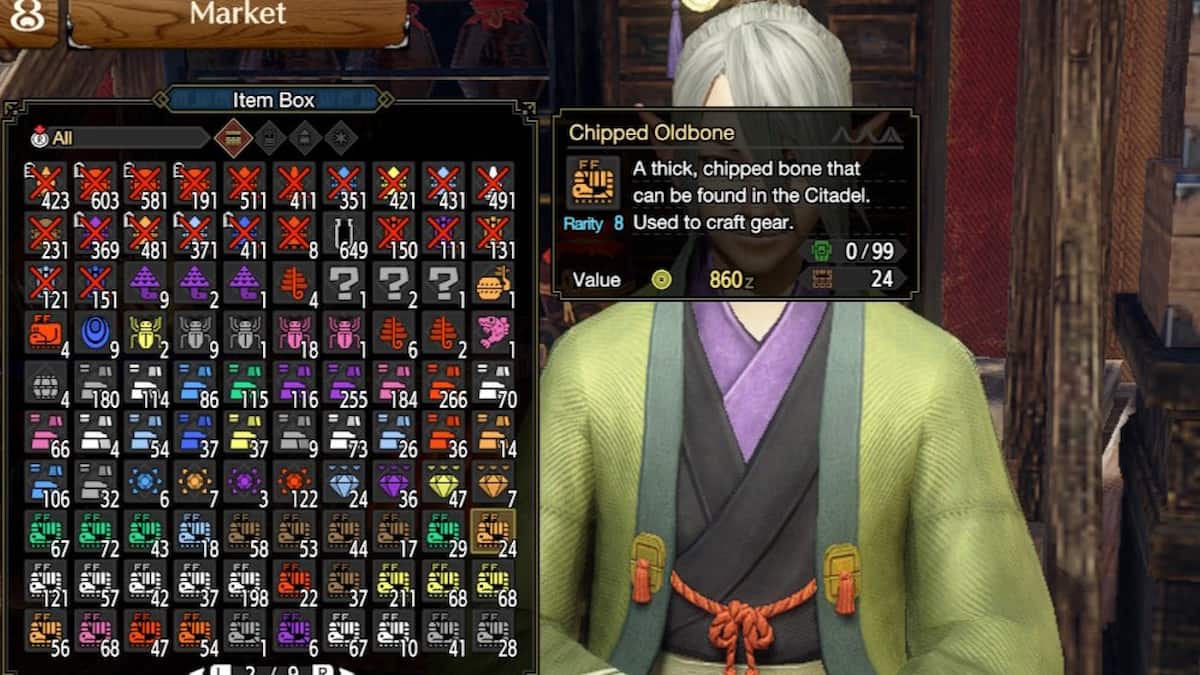The width and height of the screenshot is (1200, 675).
Task: Select the gray webbed ball item slot
Action: [46, 383]
